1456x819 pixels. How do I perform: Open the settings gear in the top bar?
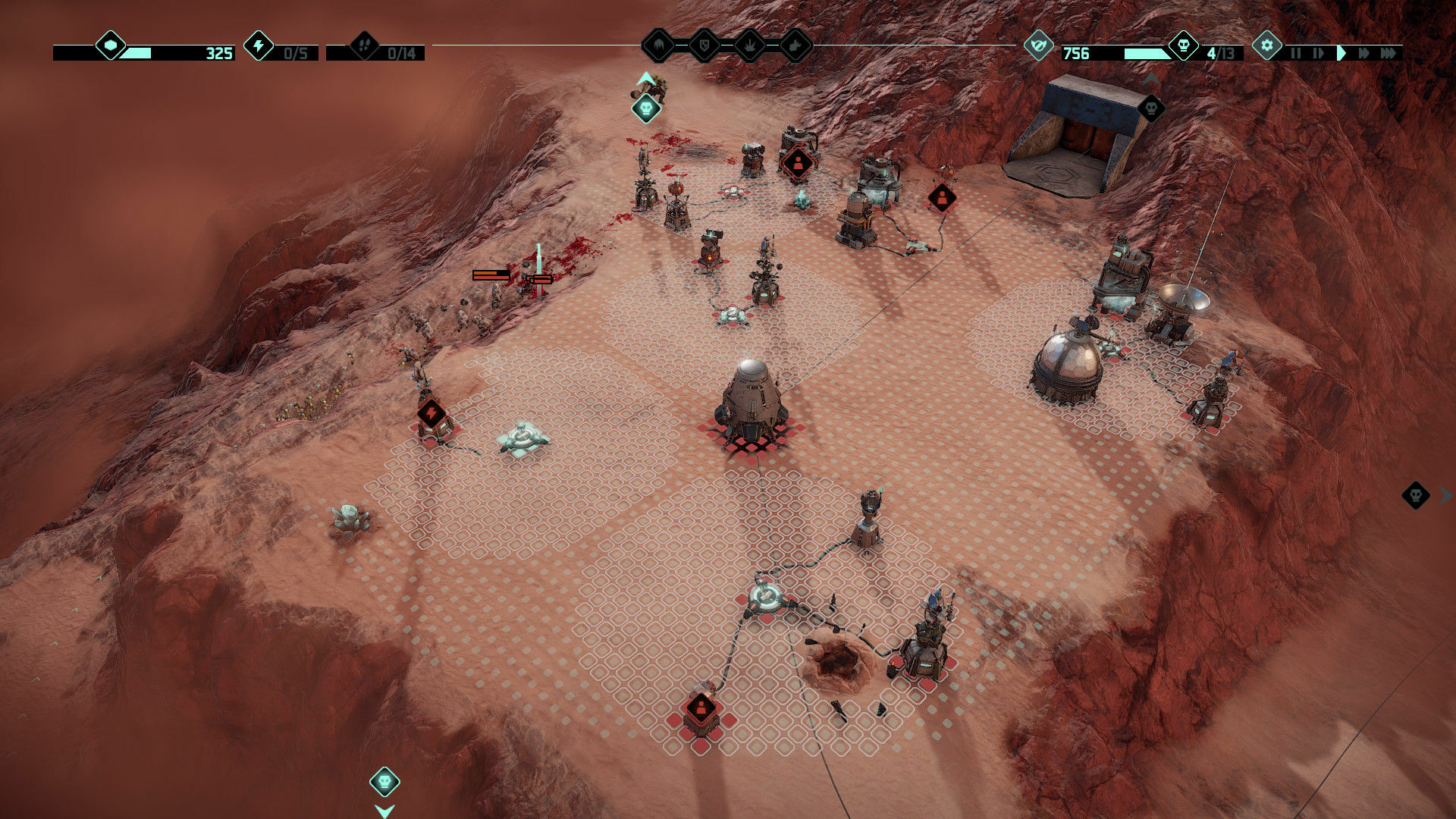point(1267,45)
